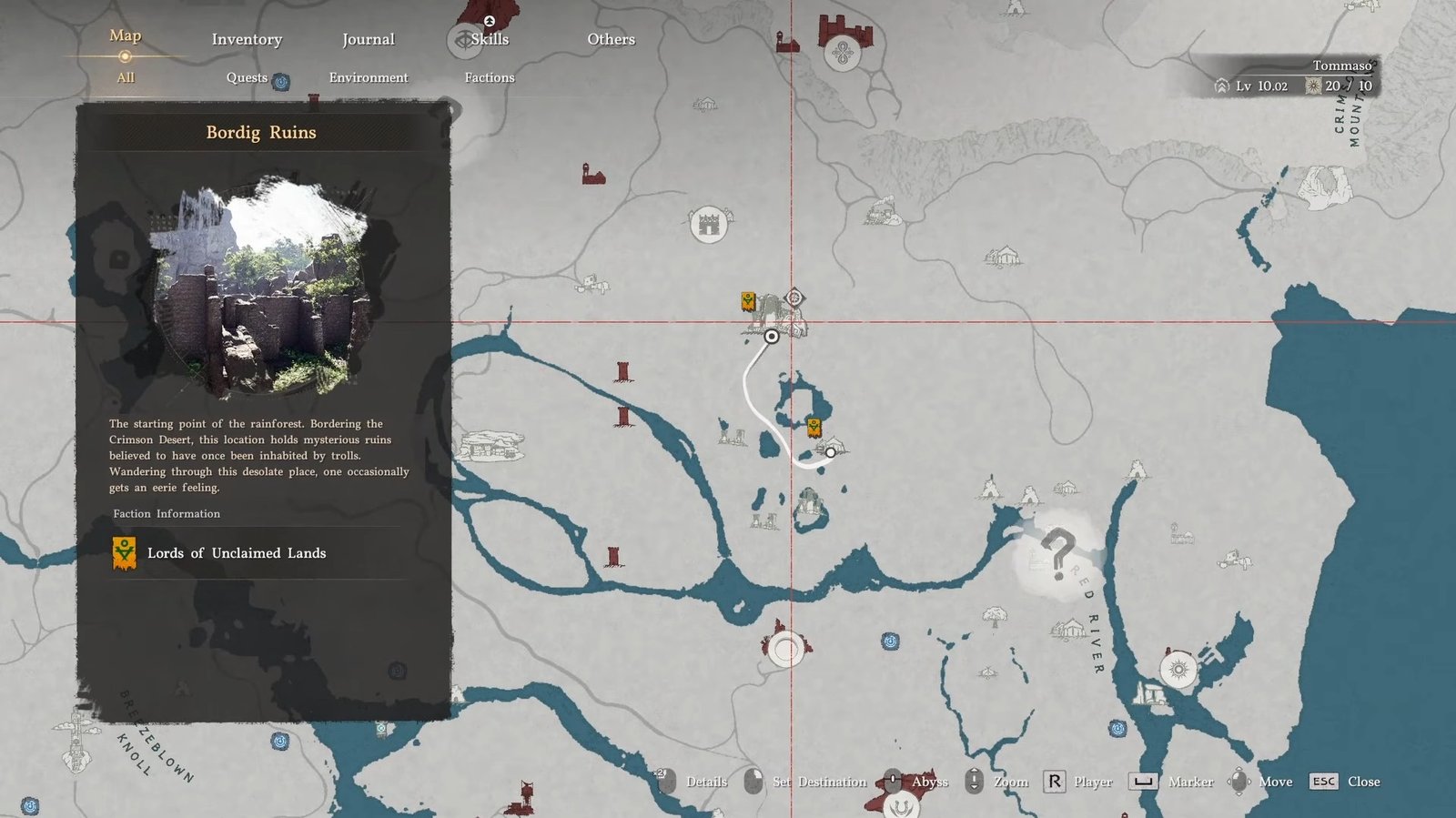Click the castle gate marker on the map
This screenshot has width=1456, height=818.
tap(708, 224)
